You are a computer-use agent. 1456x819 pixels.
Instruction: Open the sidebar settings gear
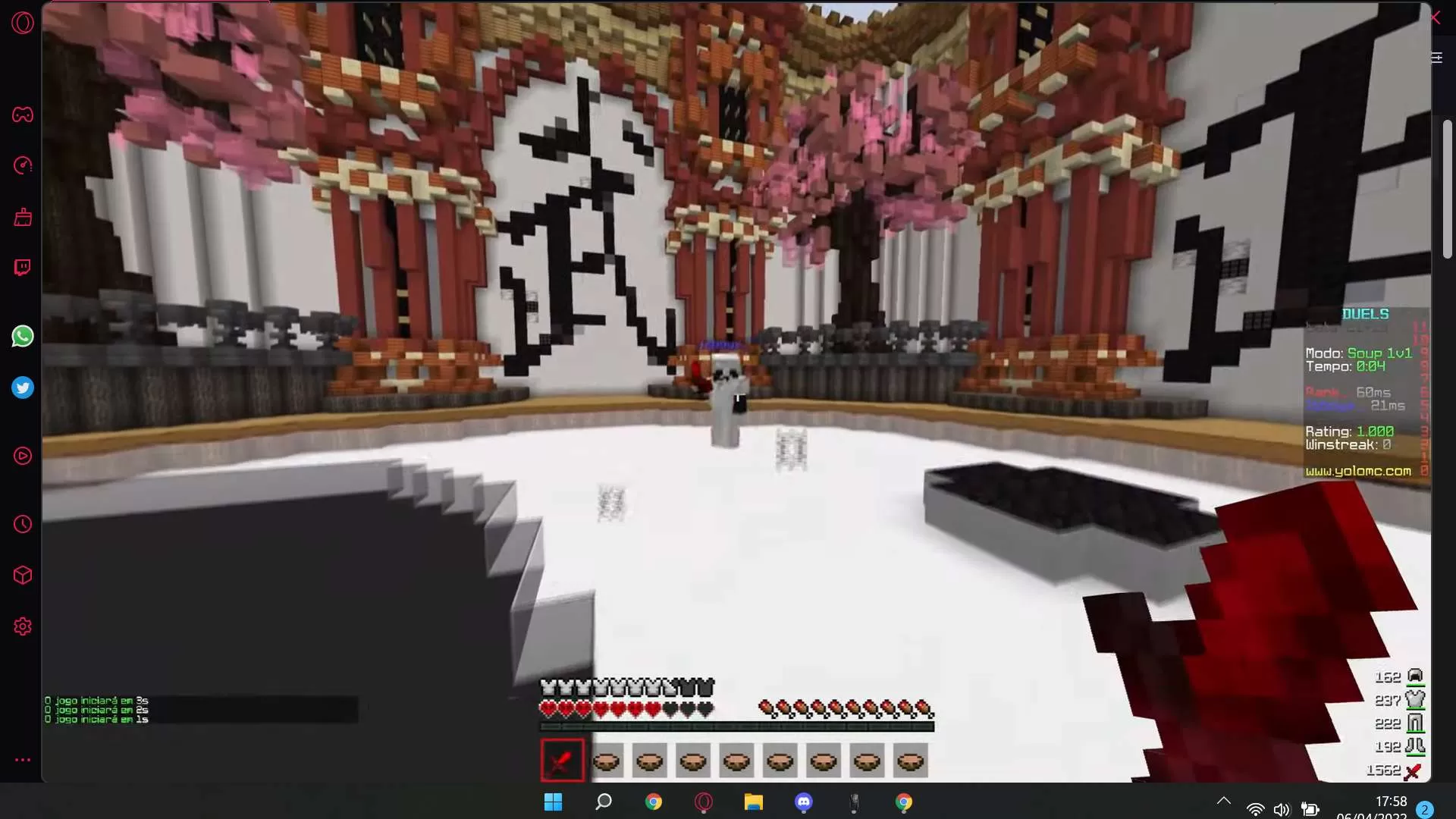point(22,626)
